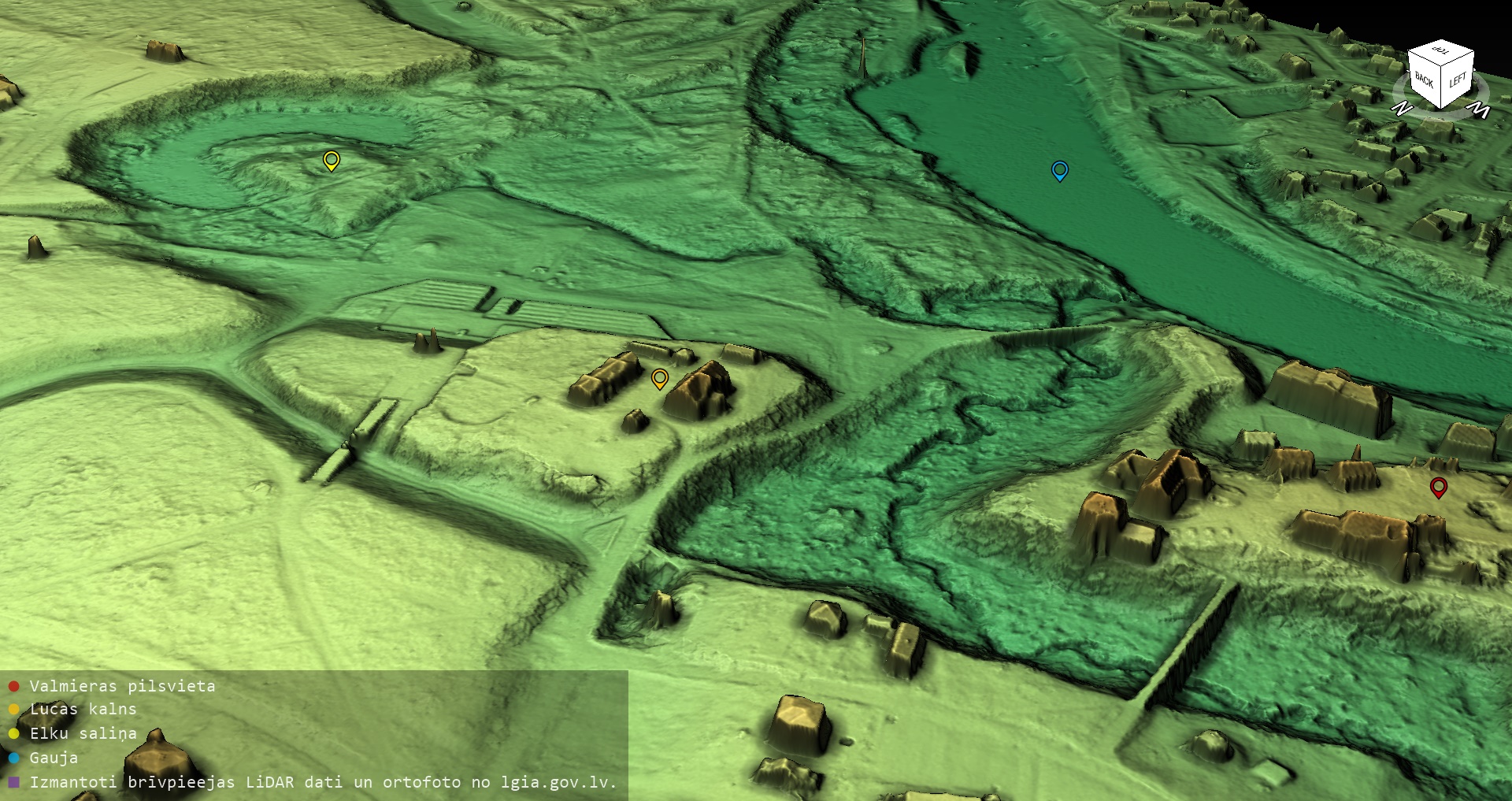This screenshot has width=1512, height=801.
Task: Choose Gauja legend entry
Action: (54, 758)
